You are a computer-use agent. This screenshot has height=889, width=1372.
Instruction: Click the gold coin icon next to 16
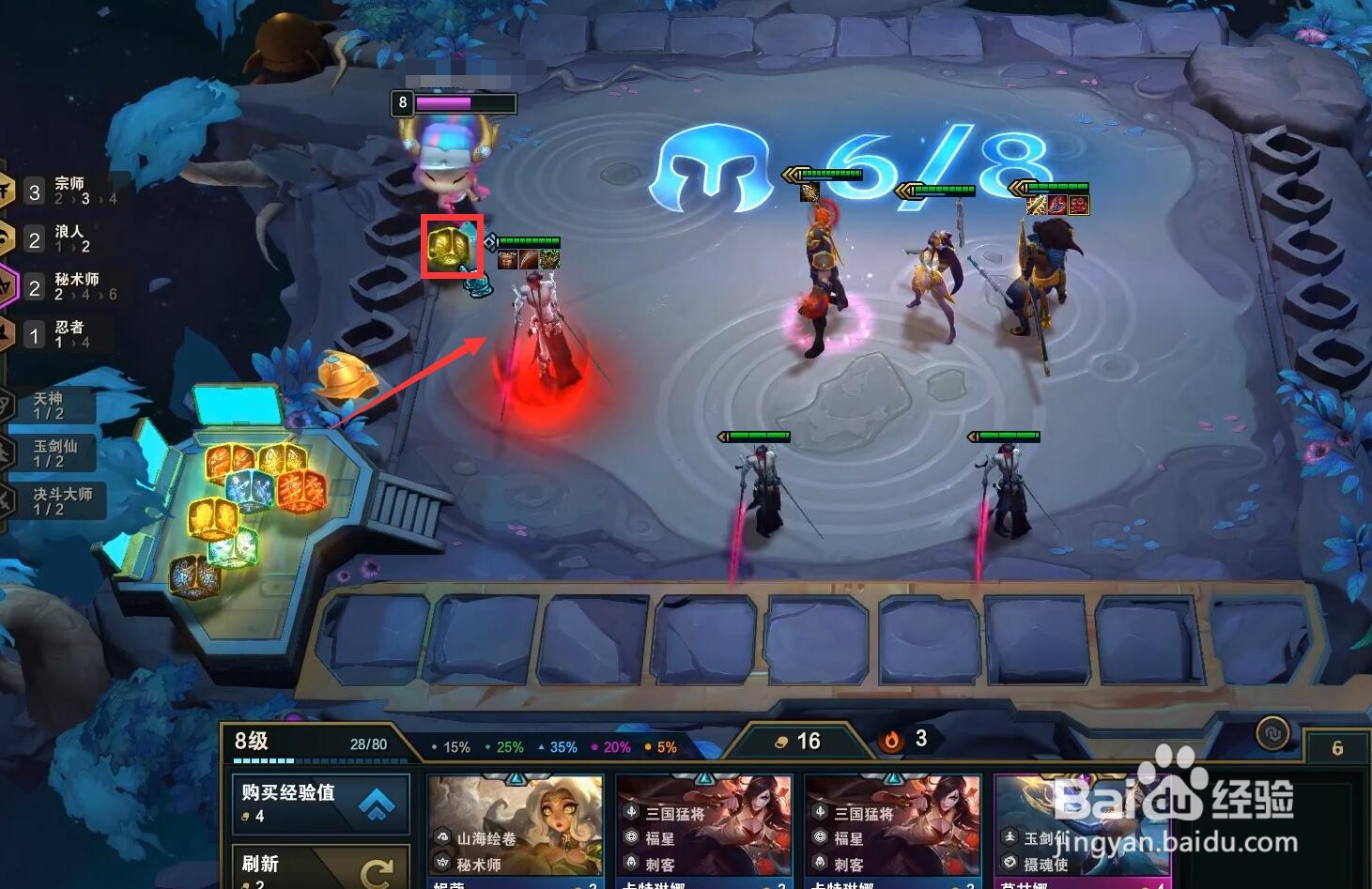pos(781,741)
